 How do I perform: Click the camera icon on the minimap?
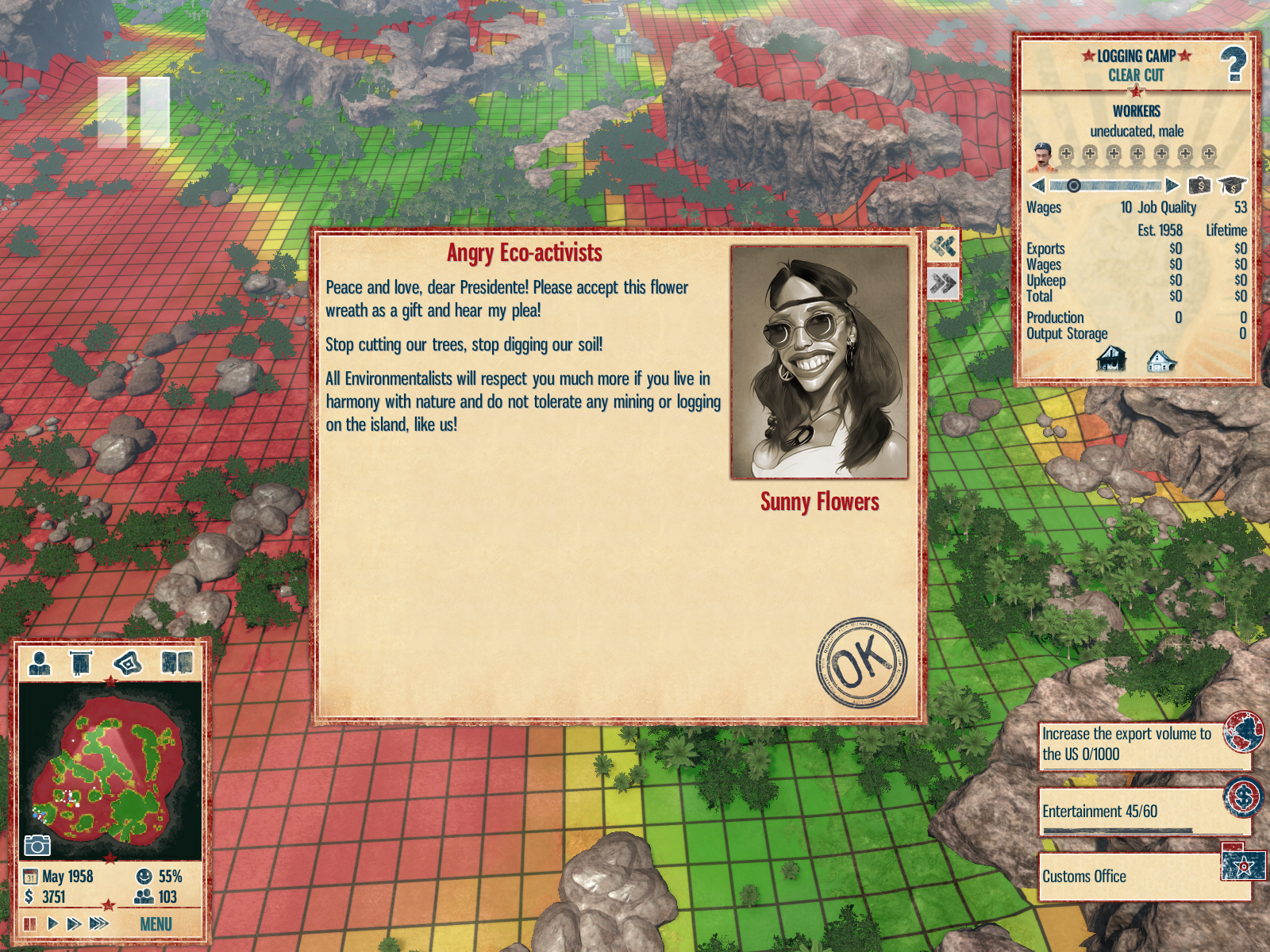(x=37, y=846)
